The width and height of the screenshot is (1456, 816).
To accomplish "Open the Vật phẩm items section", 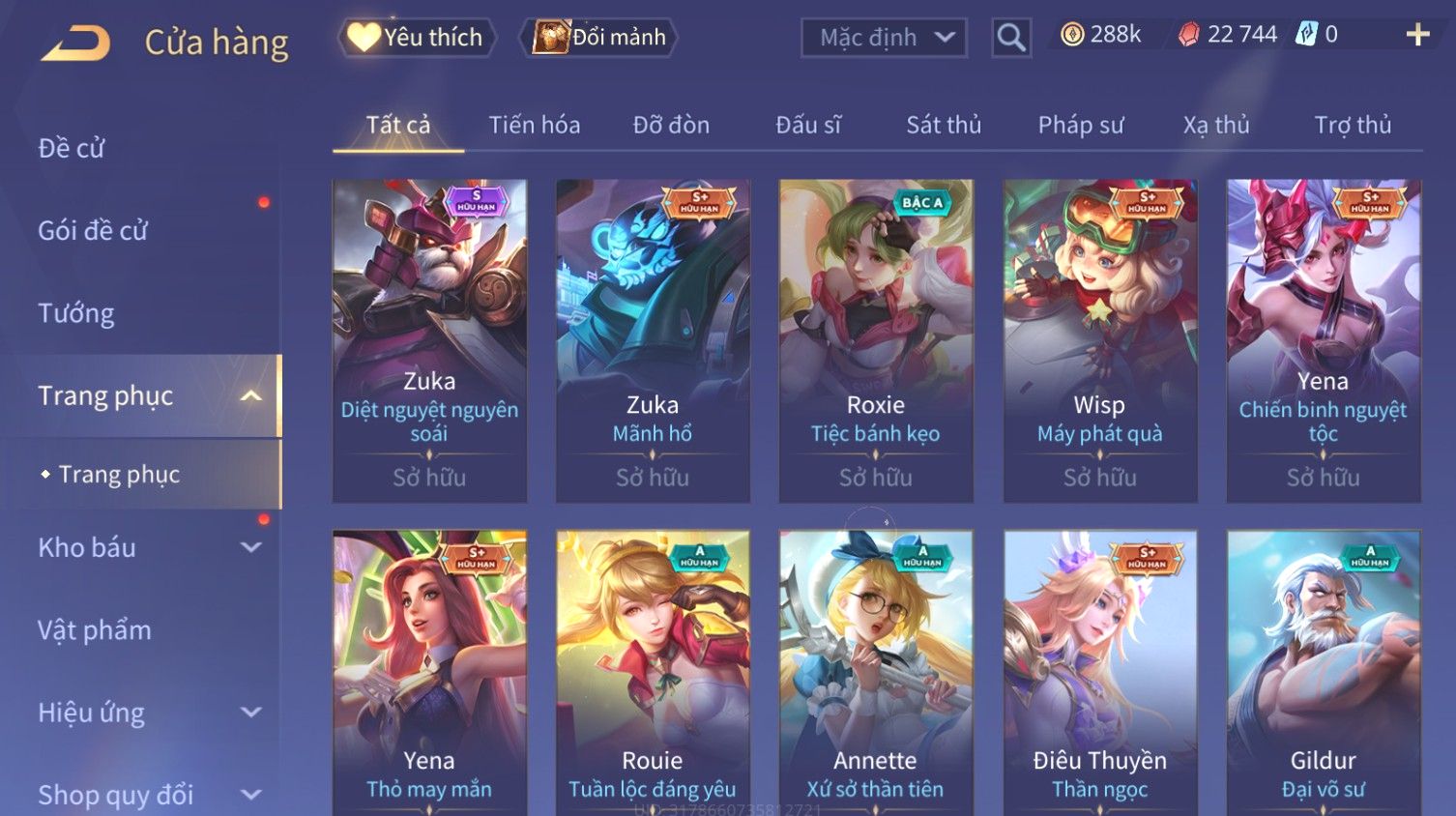I will point(95,630).
